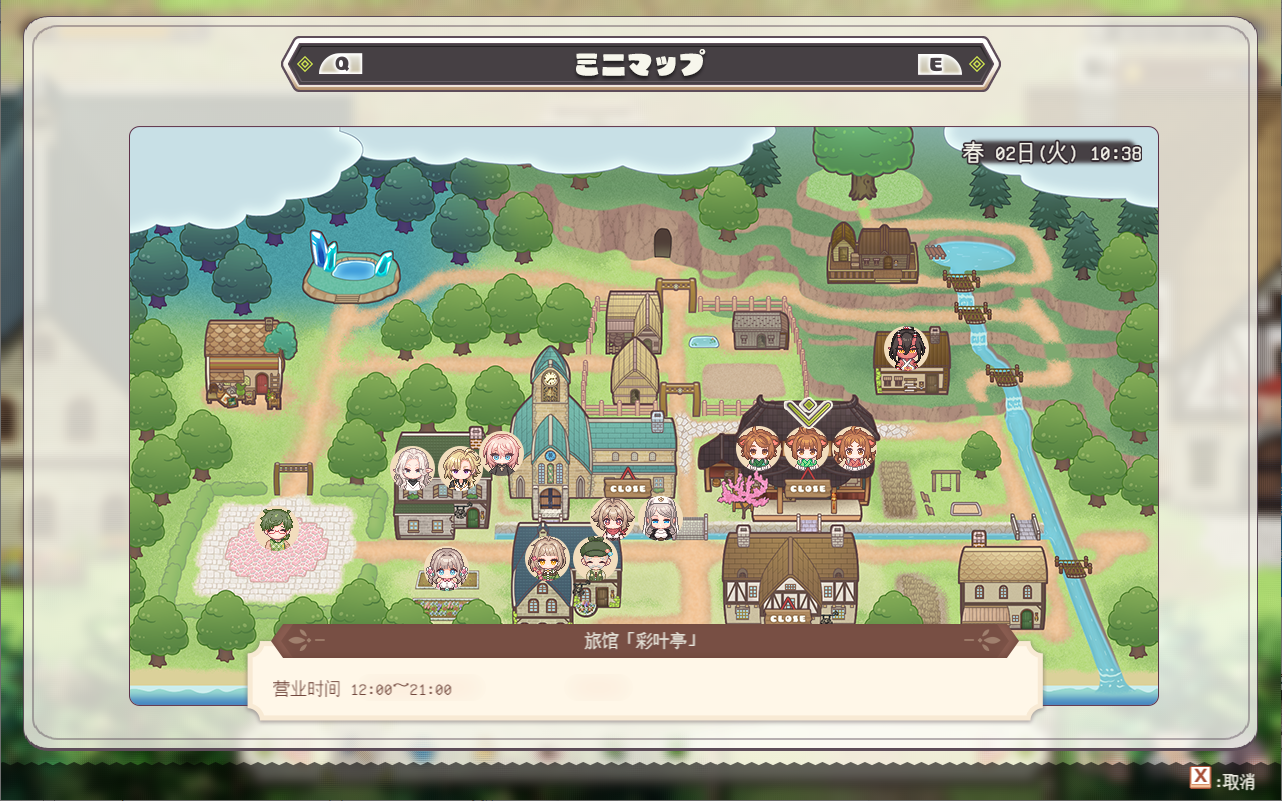Click the silver-haired maid portrait marker
Image resolution: width=1282 pixels, height=801 pixels.
(660, 517)
